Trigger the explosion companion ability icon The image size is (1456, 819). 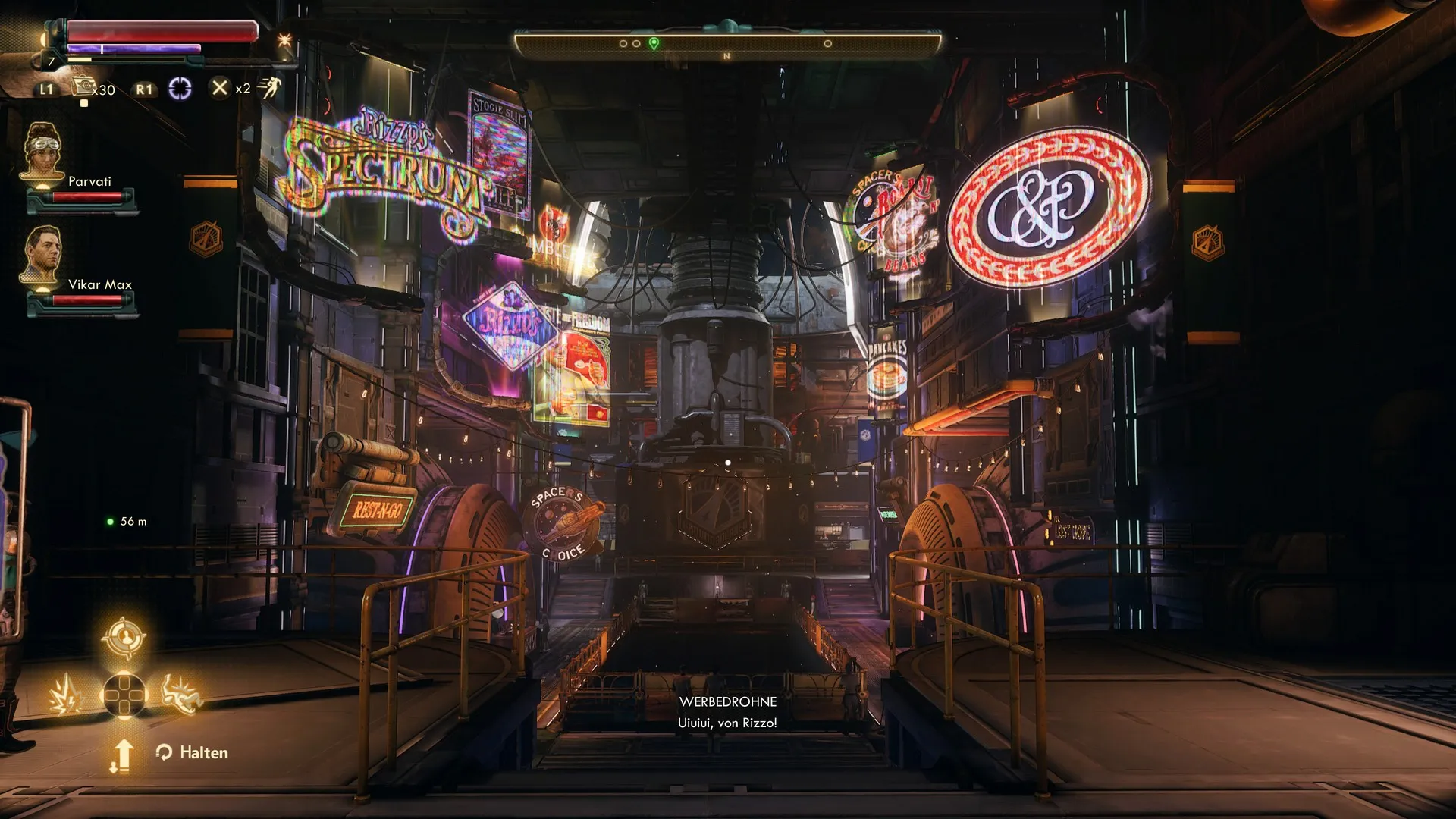(x=67, y=695)
